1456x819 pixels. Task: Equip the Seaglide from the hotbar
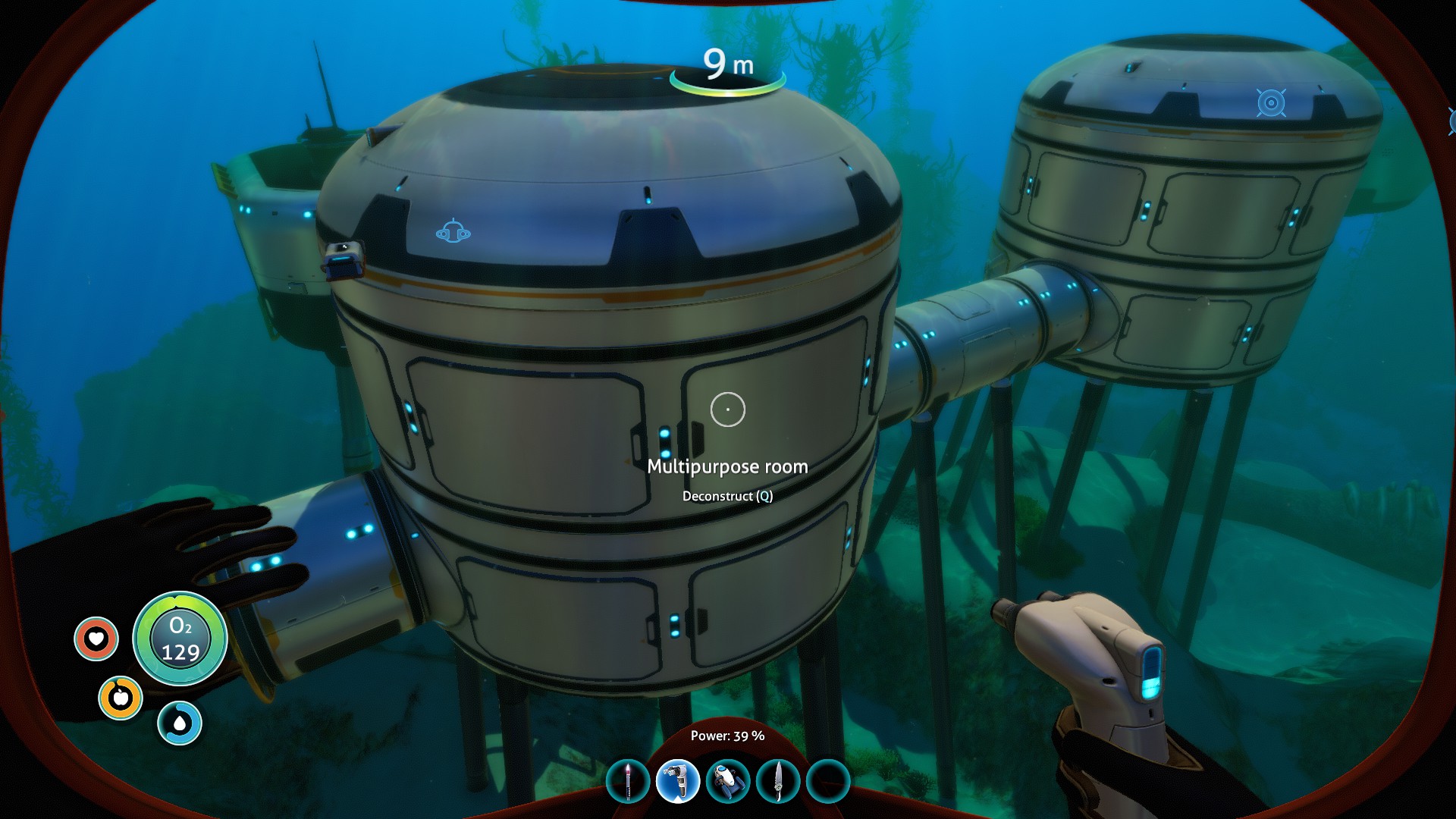click(x=727, y=781)
